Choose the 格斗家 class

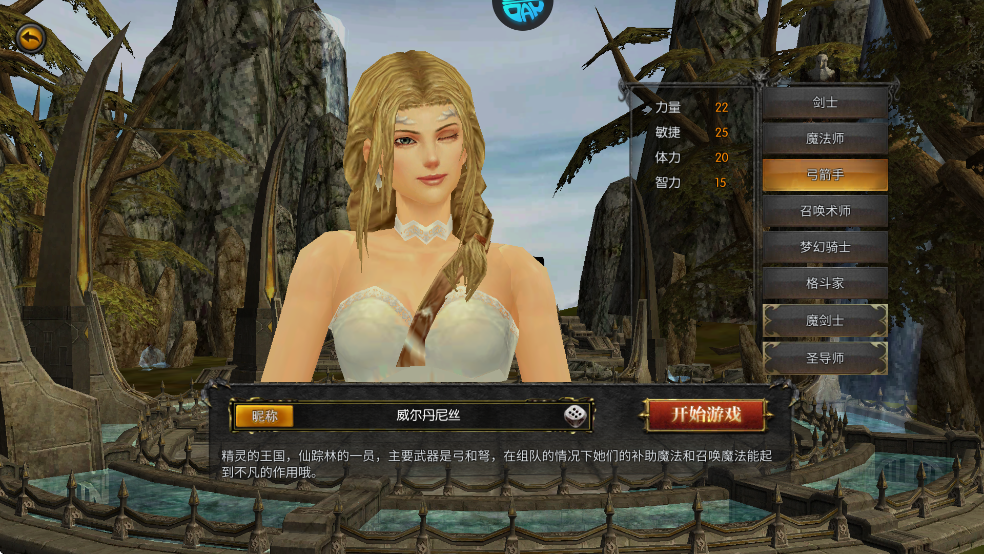pos(825,283)
